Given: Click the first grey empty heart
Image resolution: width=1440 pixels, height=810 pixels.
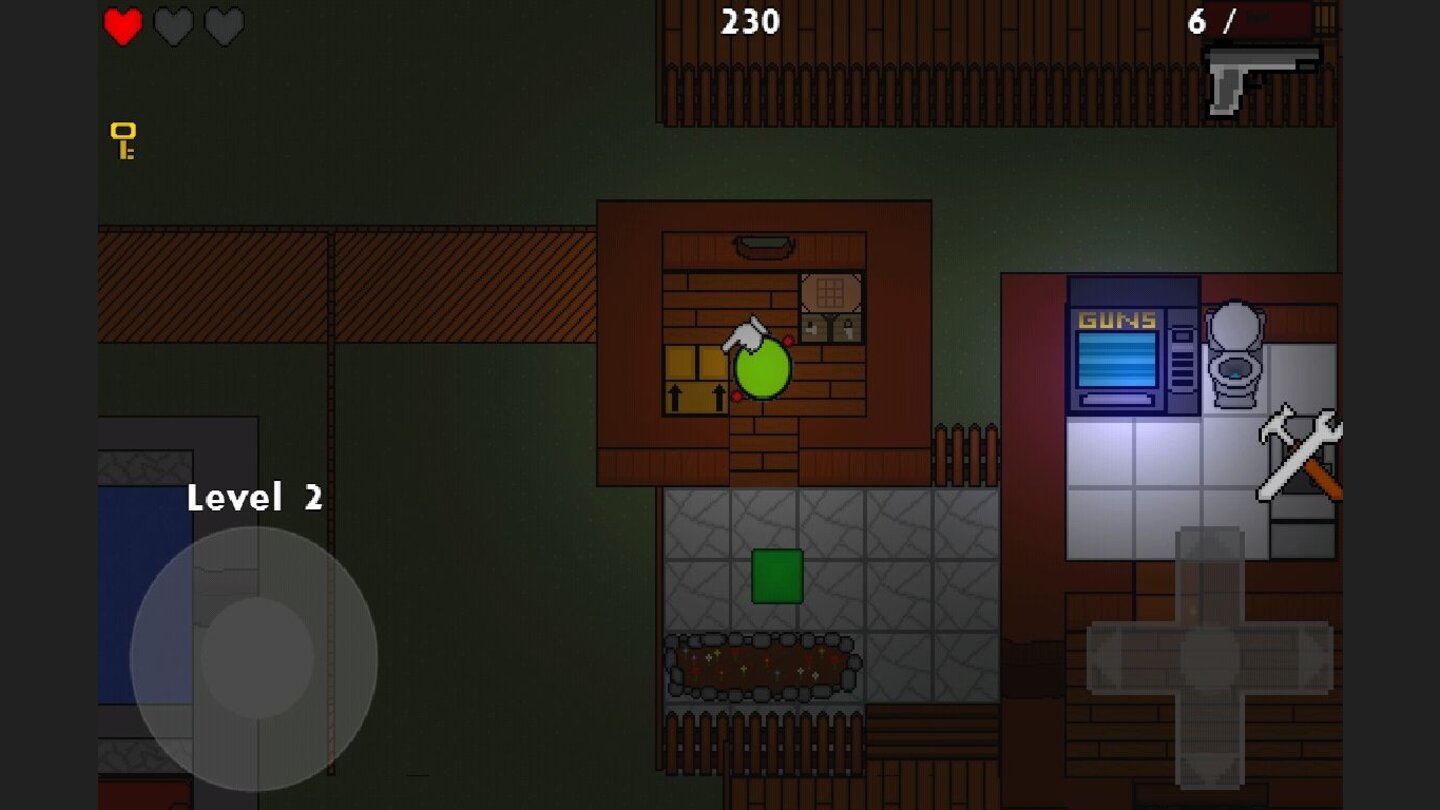Looking at the screenshot, I should (172, 26).
